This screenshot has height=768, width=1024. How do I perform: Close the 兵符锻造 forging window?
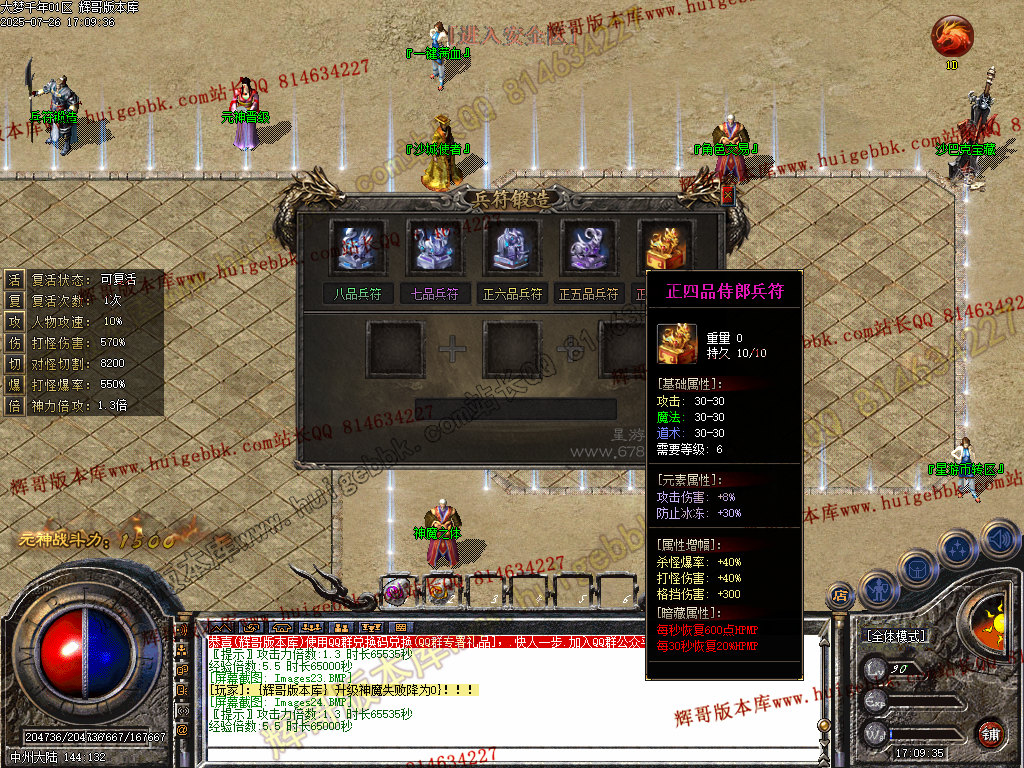(727, 195)
